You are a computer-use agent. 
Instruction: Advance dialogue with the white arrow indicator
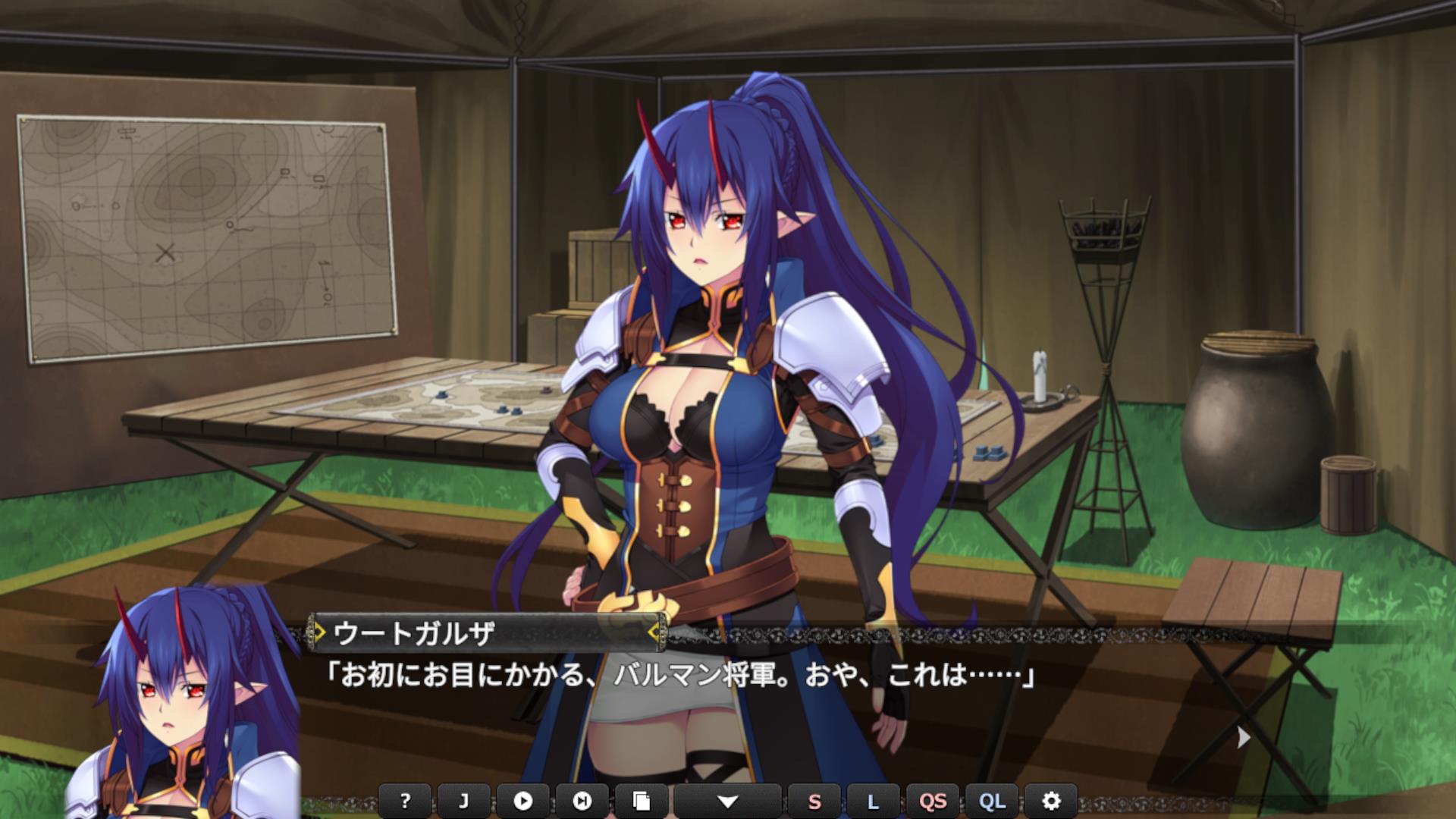tap(1243, 737)
